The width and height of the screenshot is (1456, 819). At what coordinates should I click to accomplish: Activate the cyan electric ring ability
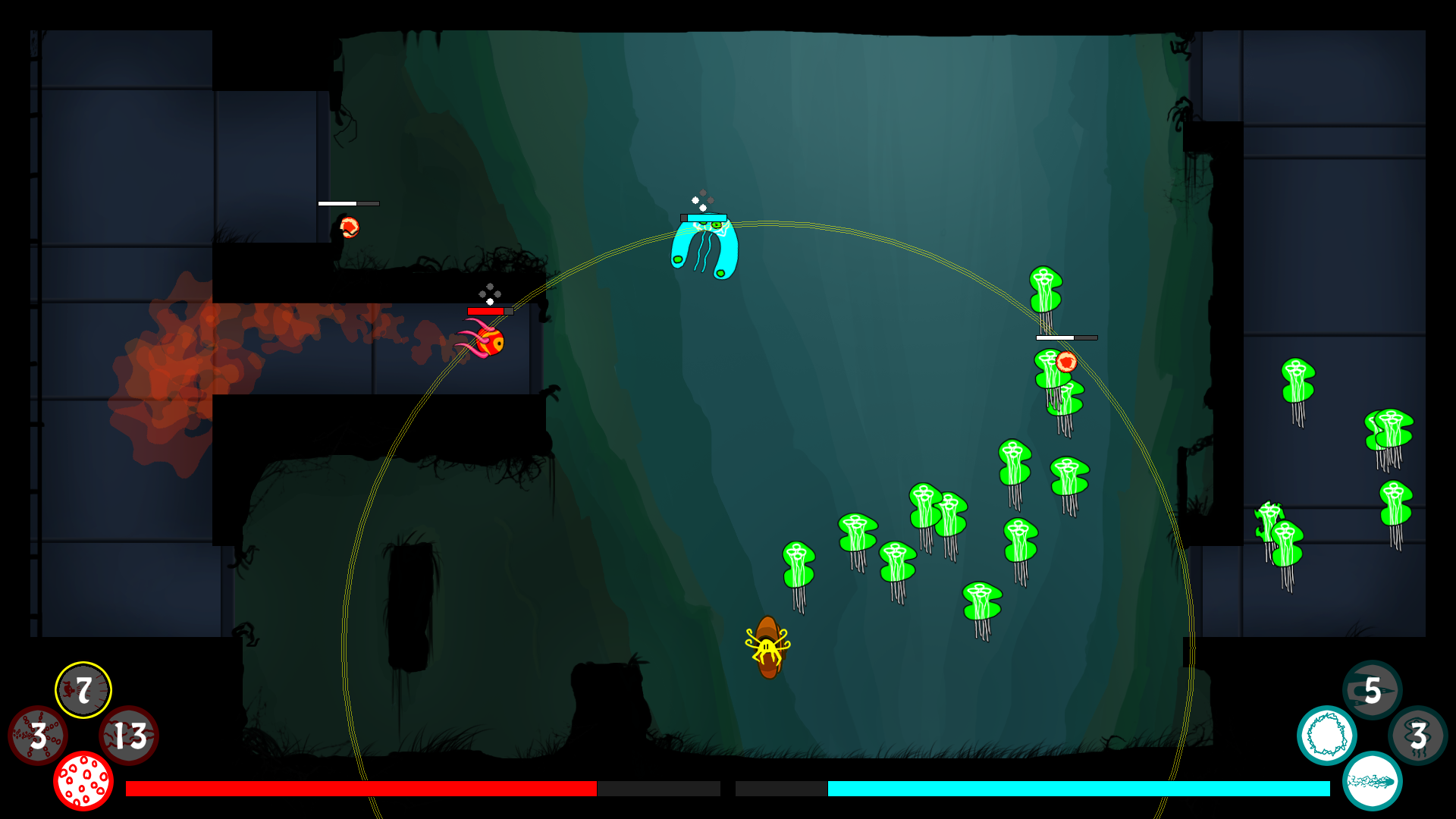tap(1326, 735)
